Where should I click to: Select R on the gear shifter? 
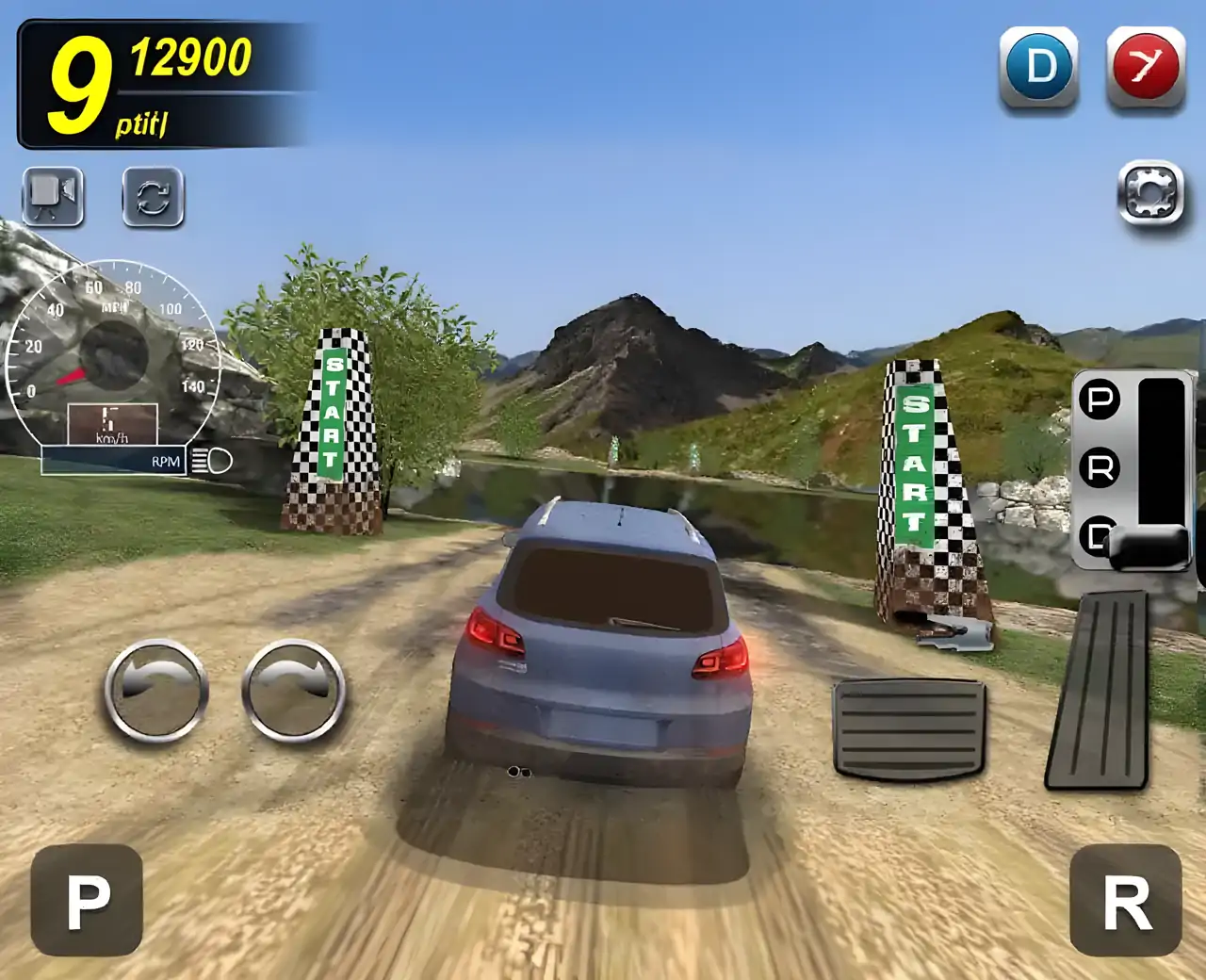click(x=1100, y=467)
